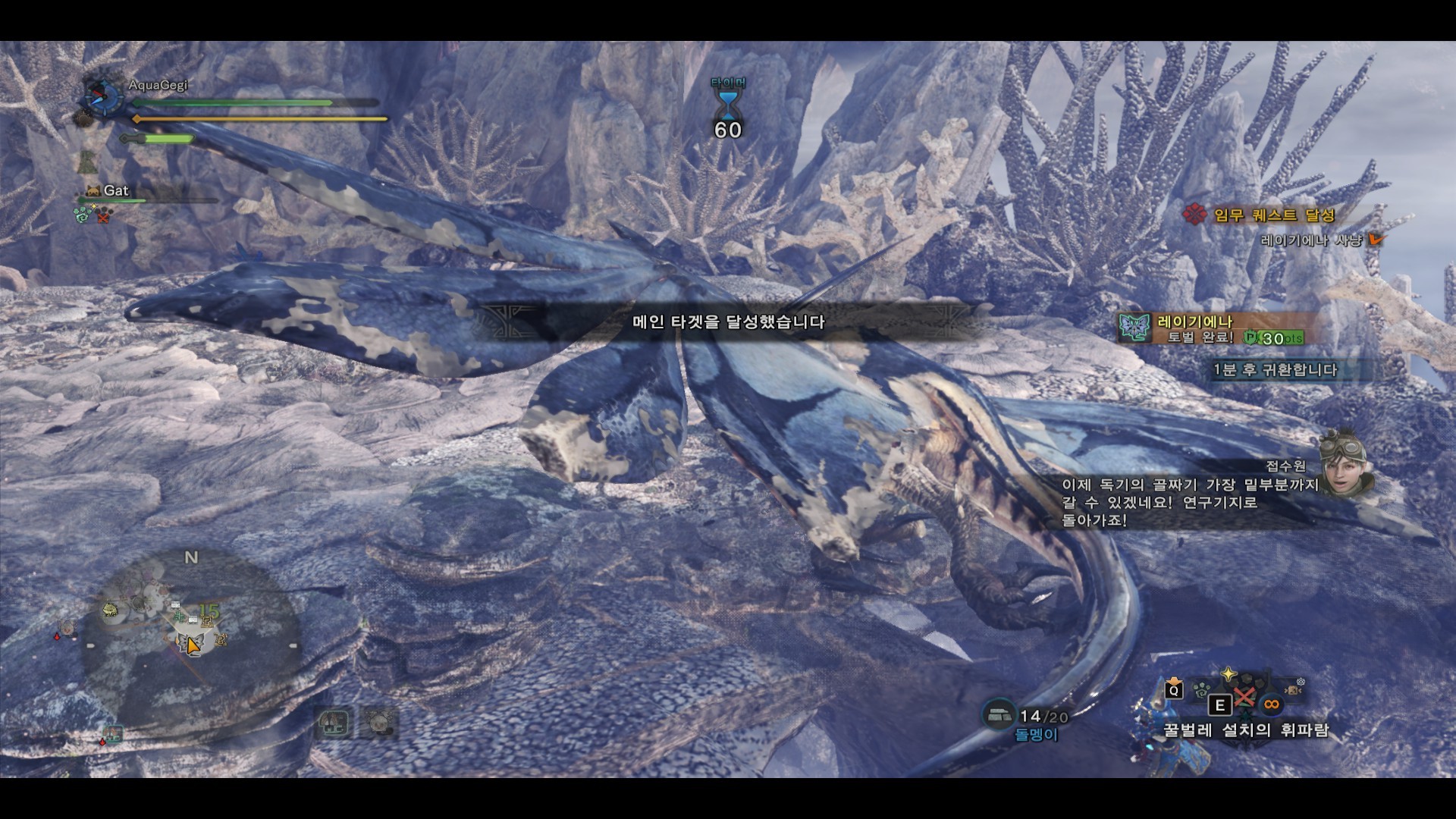This screenshot has height=819, width=1456.
Task: Click the yellow monster icon on minimap
Action: click(x=111, y=609)
